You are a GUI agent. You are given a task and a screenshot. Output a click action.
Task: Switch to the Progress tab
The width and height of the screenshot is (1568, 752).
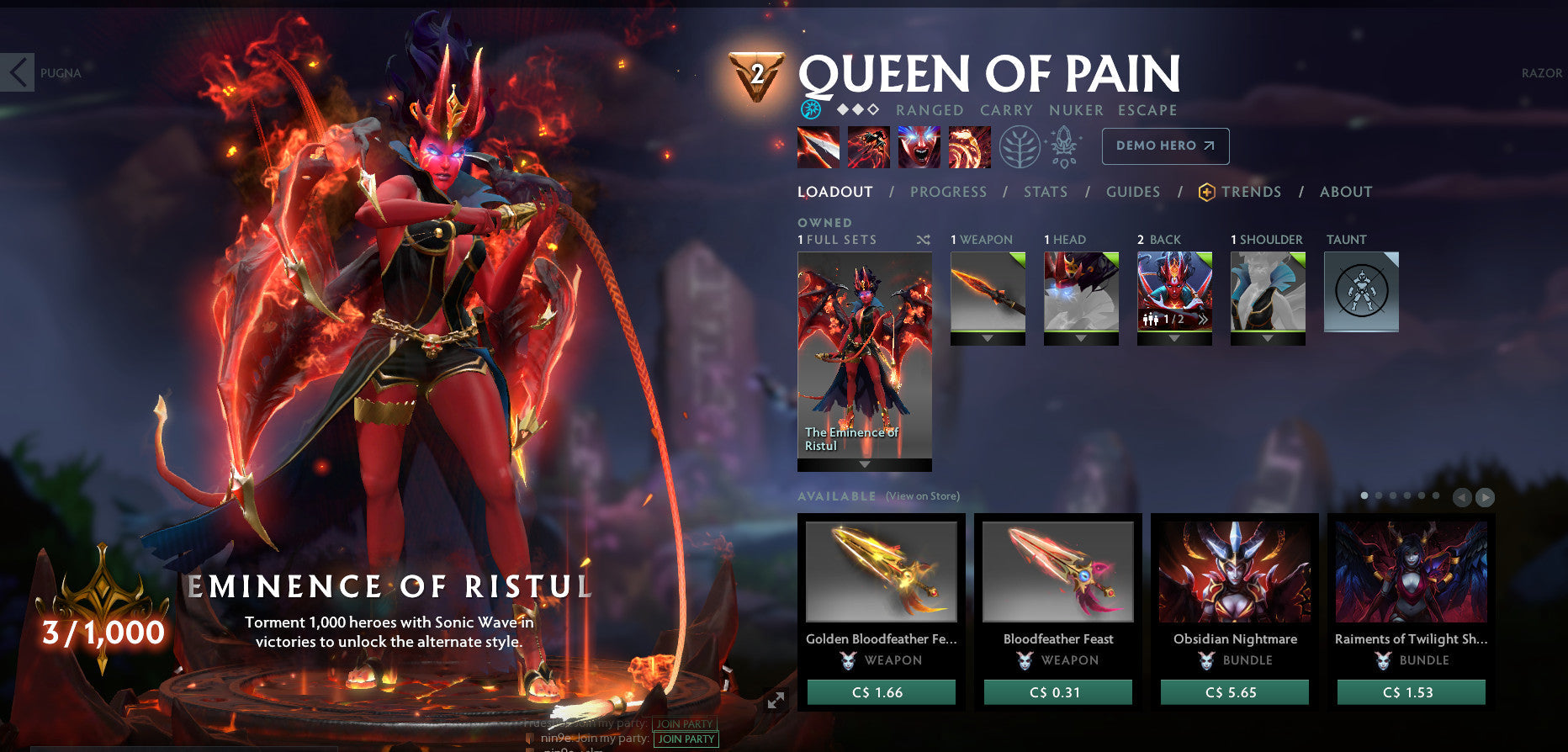pos(947,192)
